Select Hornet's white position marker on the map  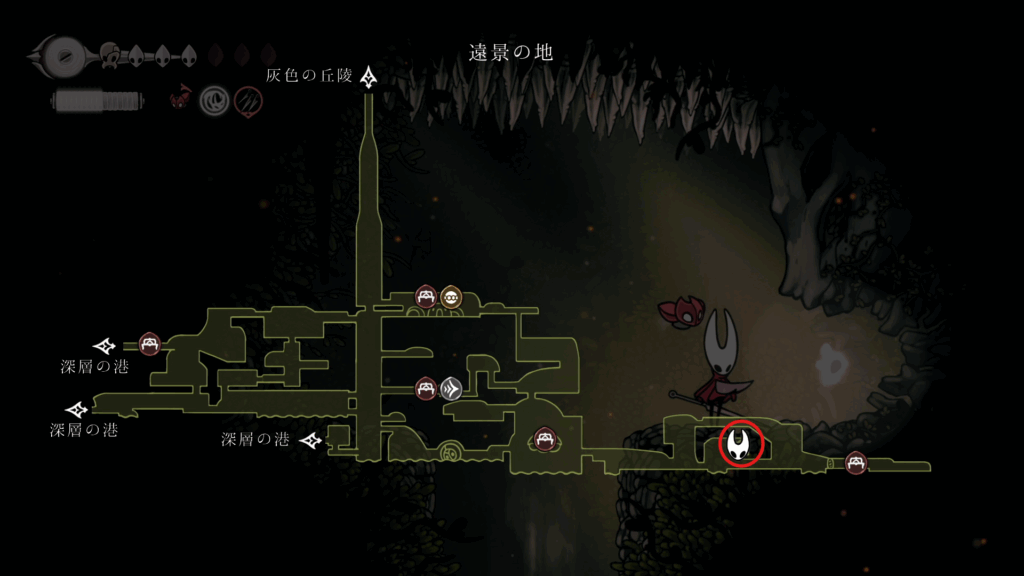741,444
